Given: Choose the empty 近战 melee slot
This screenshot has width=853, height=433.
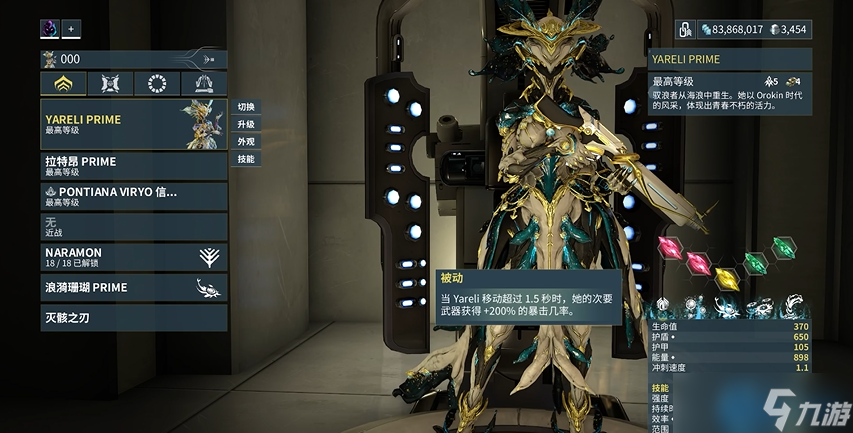Looking at the screenshot, I should click(x=133, y=226).
